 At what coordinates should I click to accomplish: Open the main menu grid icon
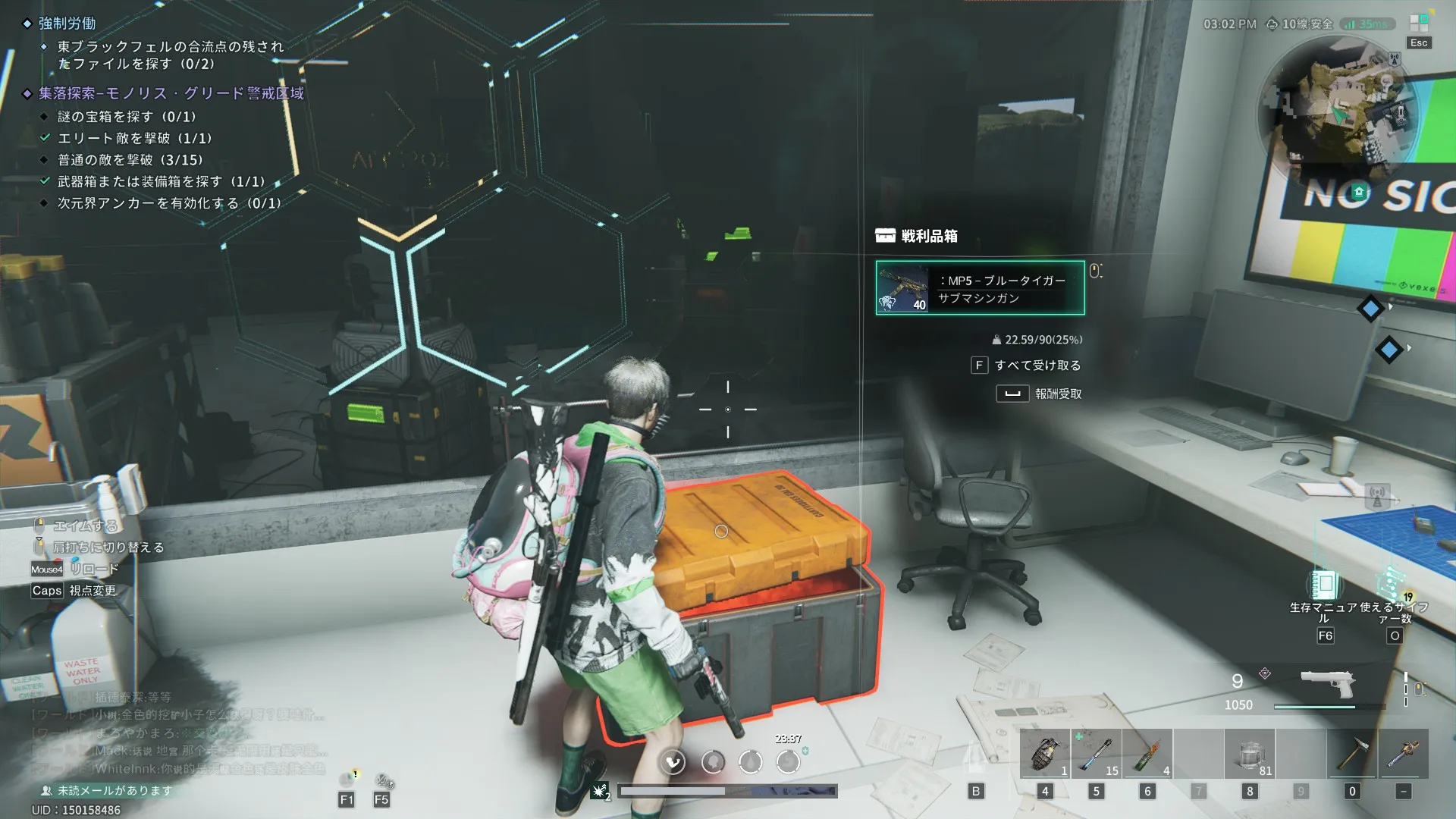1418,24
